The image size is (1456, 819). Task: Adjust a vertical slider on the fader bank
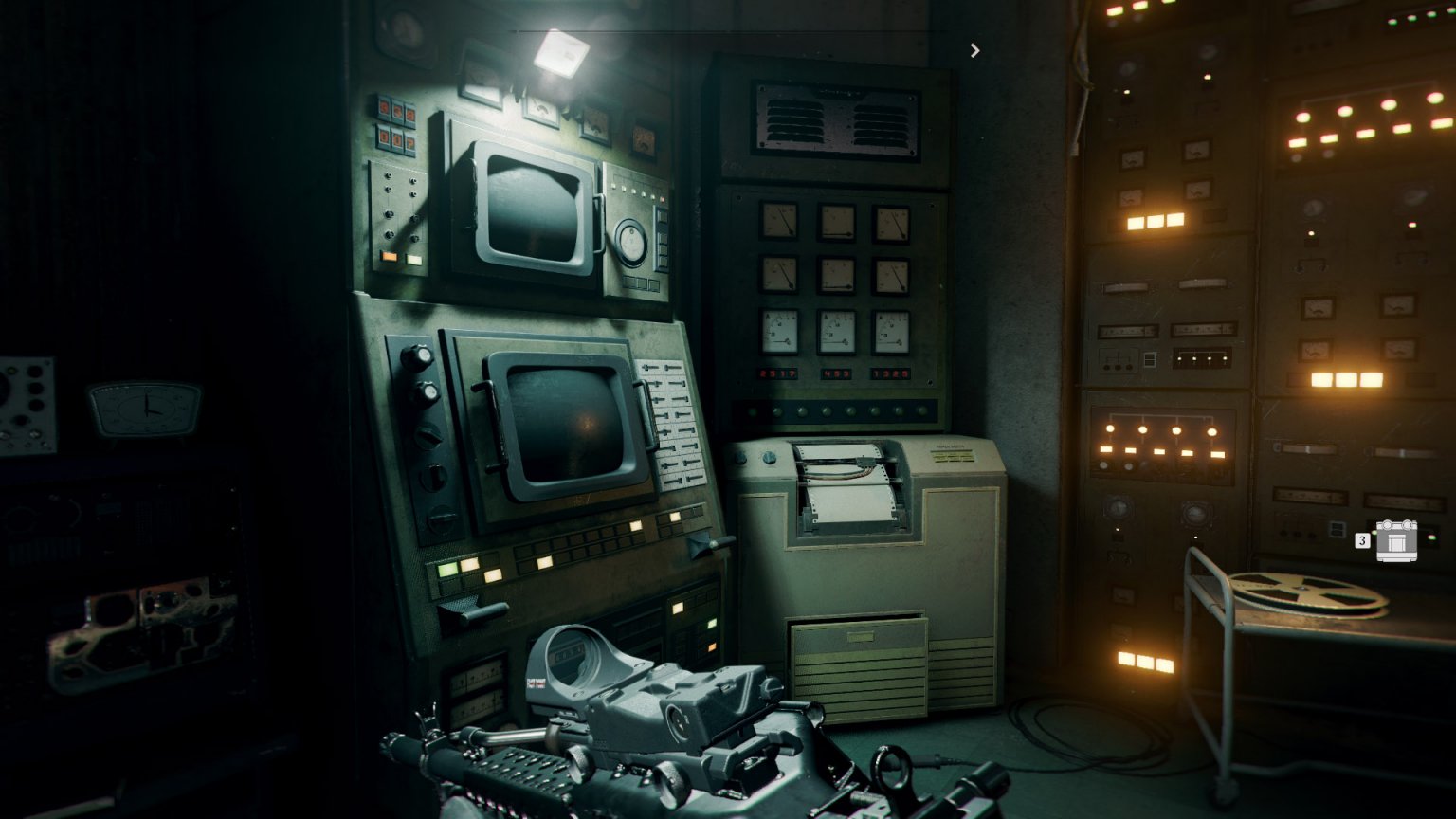673,408
